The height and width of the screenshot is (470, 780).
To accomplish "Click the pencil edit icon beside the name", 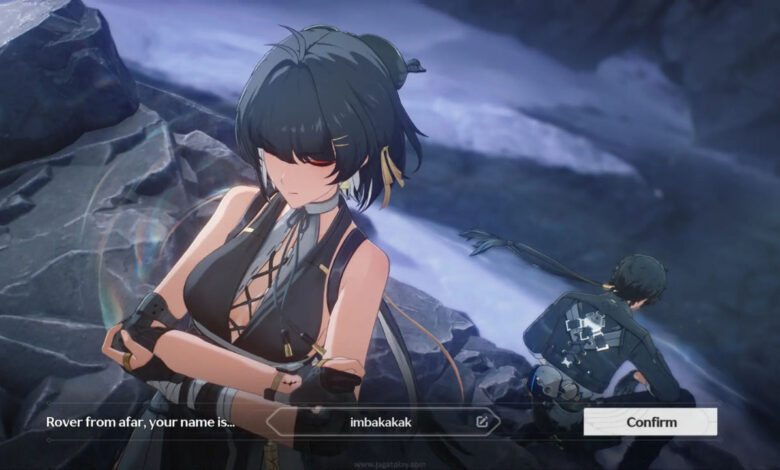I will pos(482,422).
